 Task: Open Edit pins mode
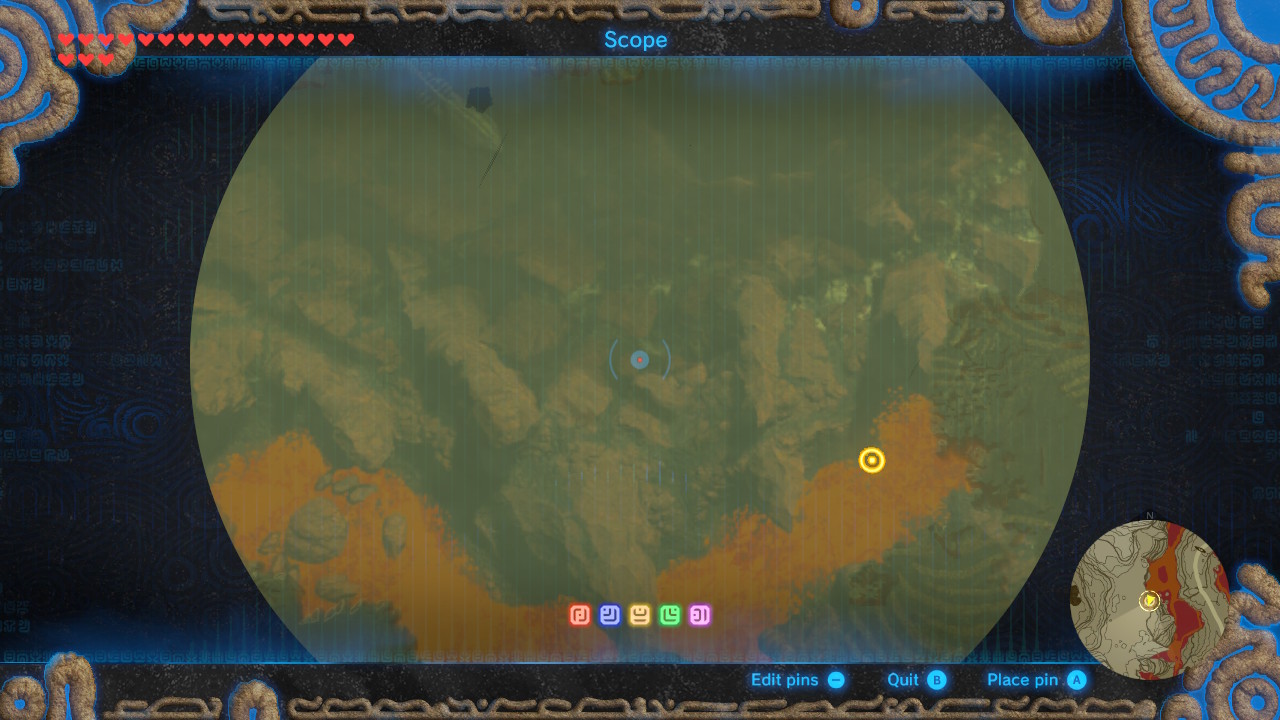click(x=786, y=679)
